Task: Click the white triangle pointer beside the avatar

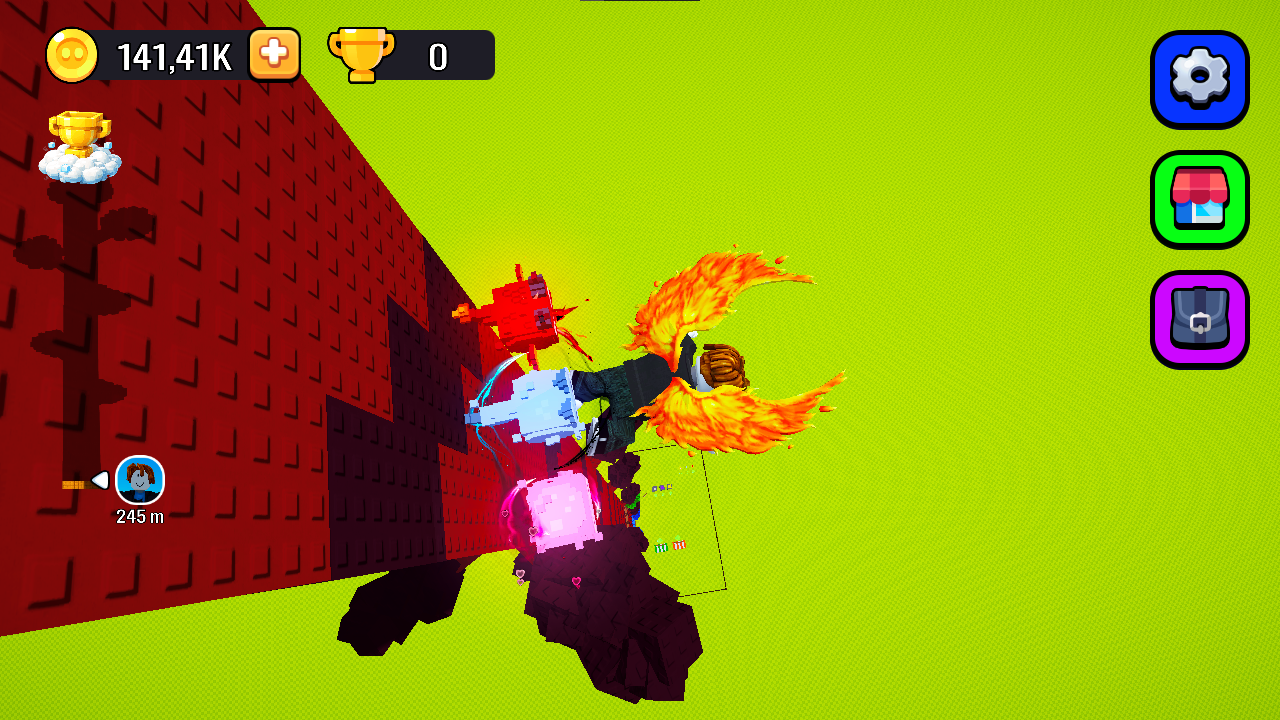Action: (x=99, y=481)
